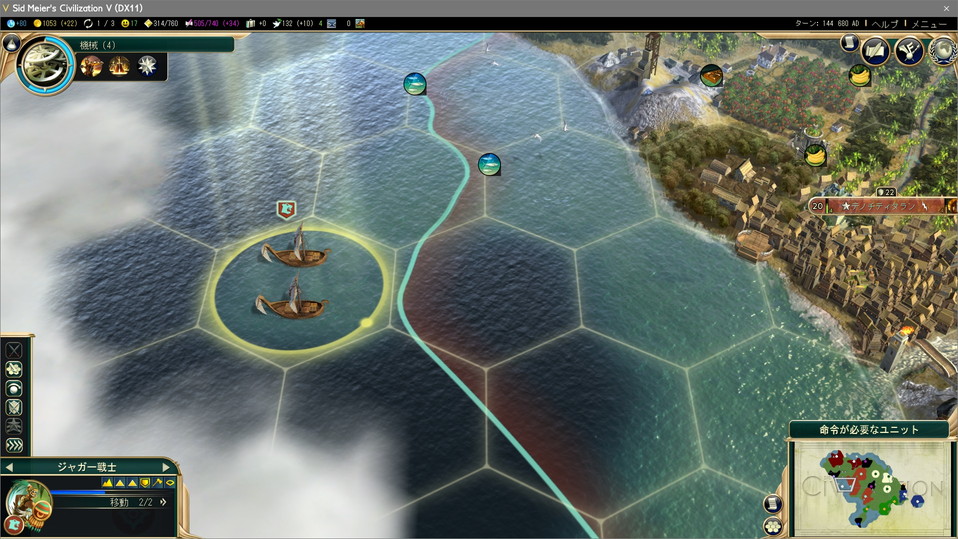958x539 pixels.
Task: Select next unit with right arrow
Action: tap(168, 467)
